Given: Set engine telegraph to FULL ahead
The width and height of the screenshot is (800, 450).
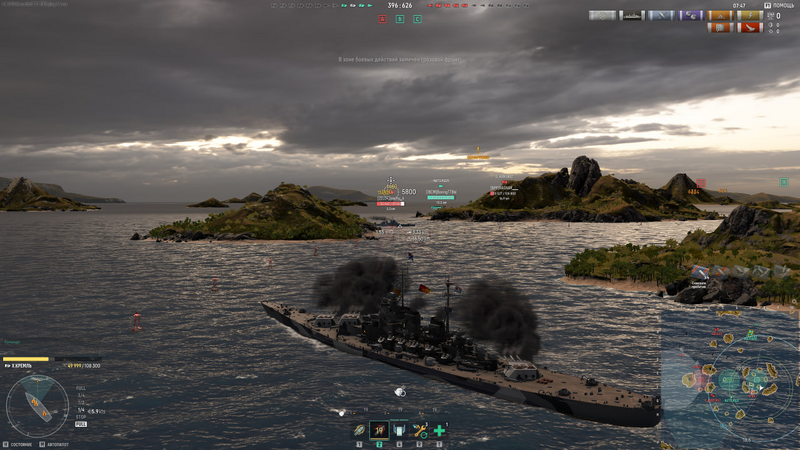Looking at the screenshot, I should [x=81, y=388].
